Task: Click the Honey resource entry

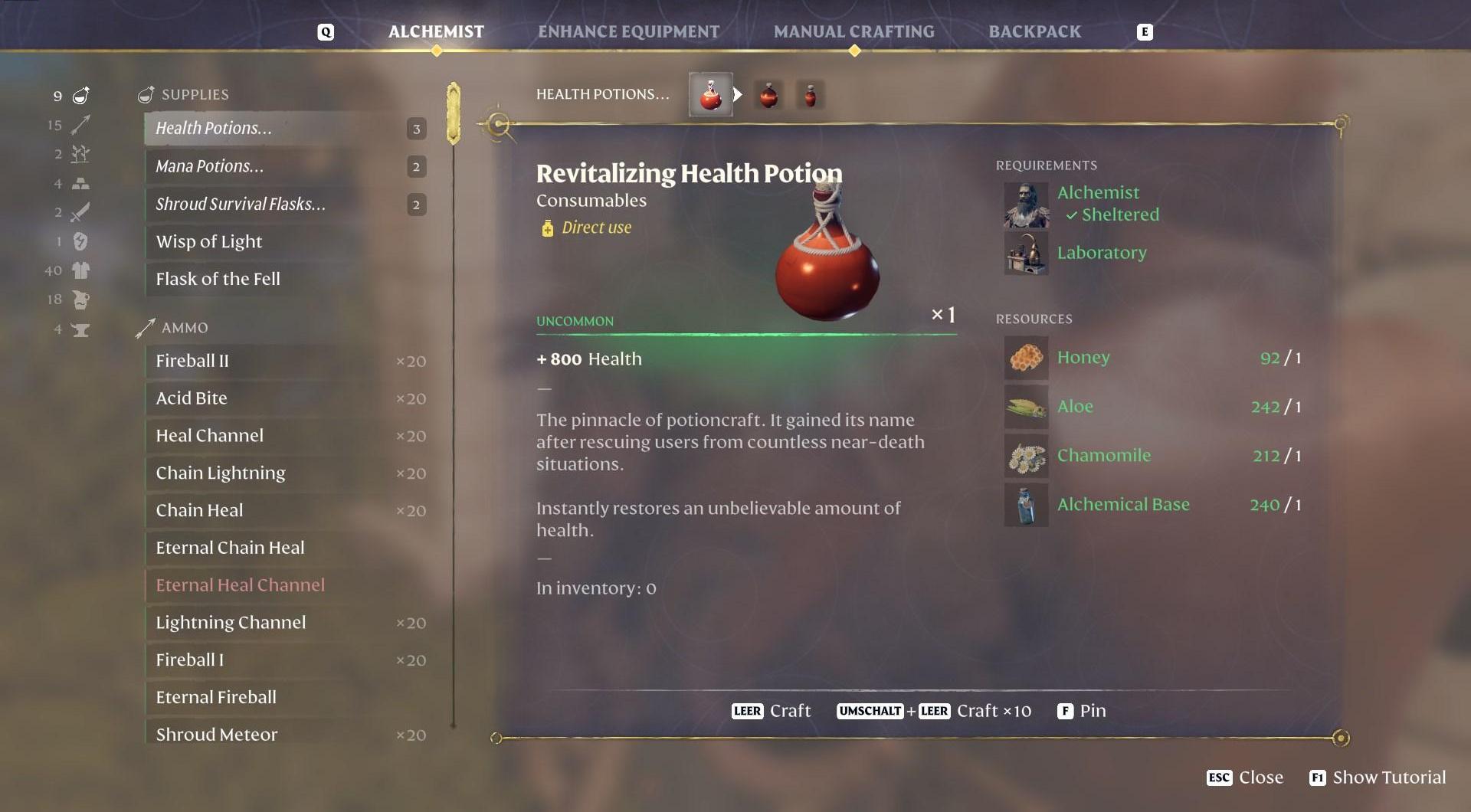Action: point(1082,358)
